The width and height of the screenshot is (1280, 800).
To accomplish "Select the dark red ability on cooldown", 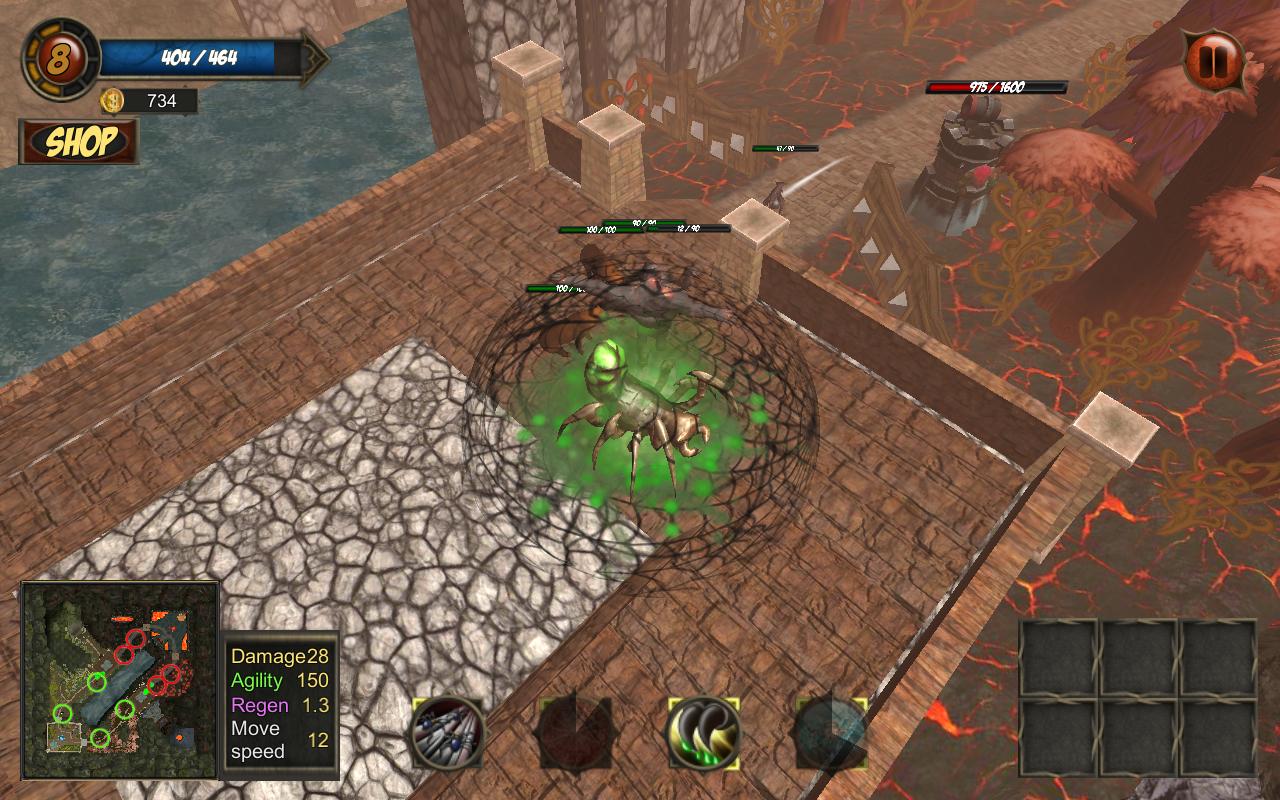I will coord(575,733).
